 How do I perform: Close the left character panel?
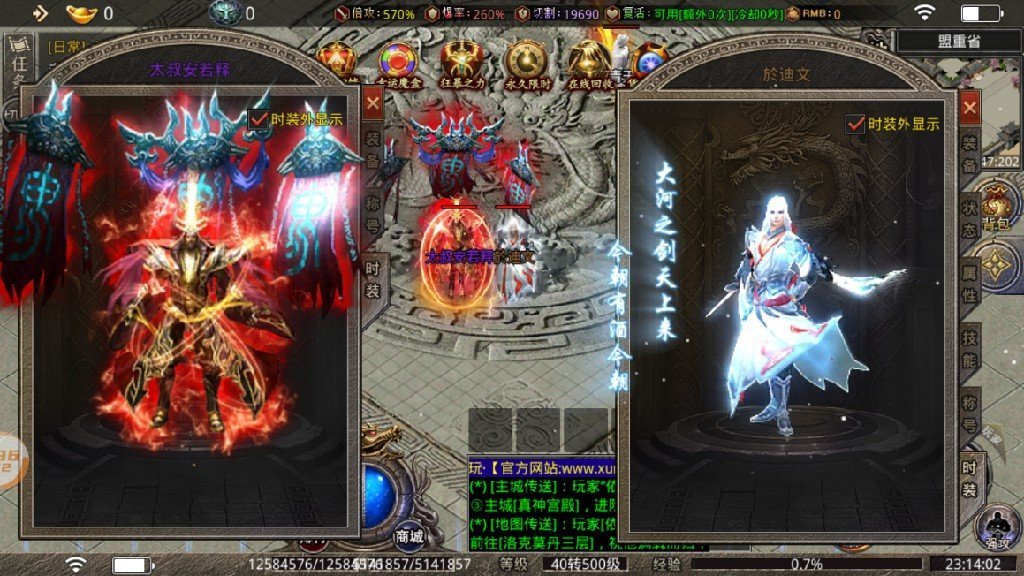[x=373, y=102]
